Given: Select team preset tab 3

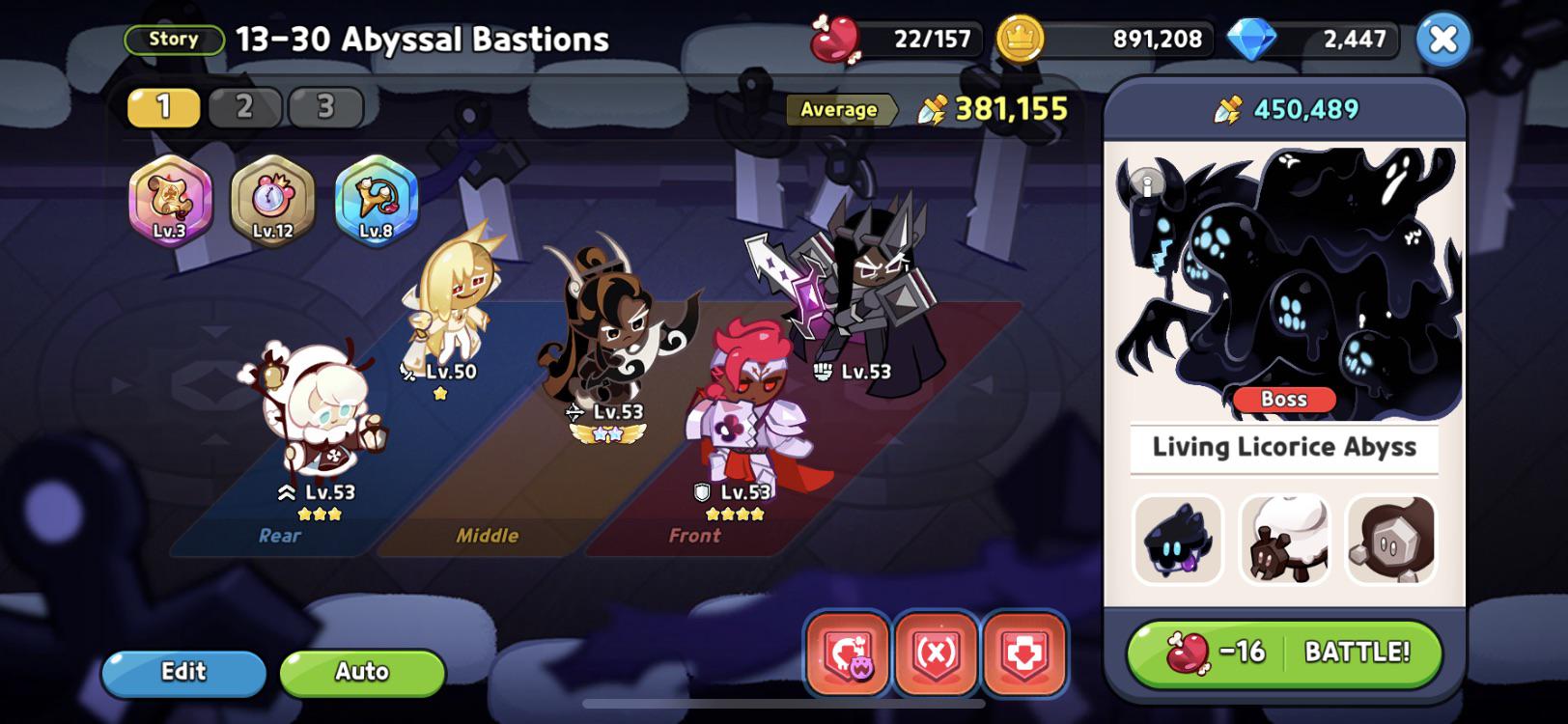Looking at the screenshot, I should 322,104.
